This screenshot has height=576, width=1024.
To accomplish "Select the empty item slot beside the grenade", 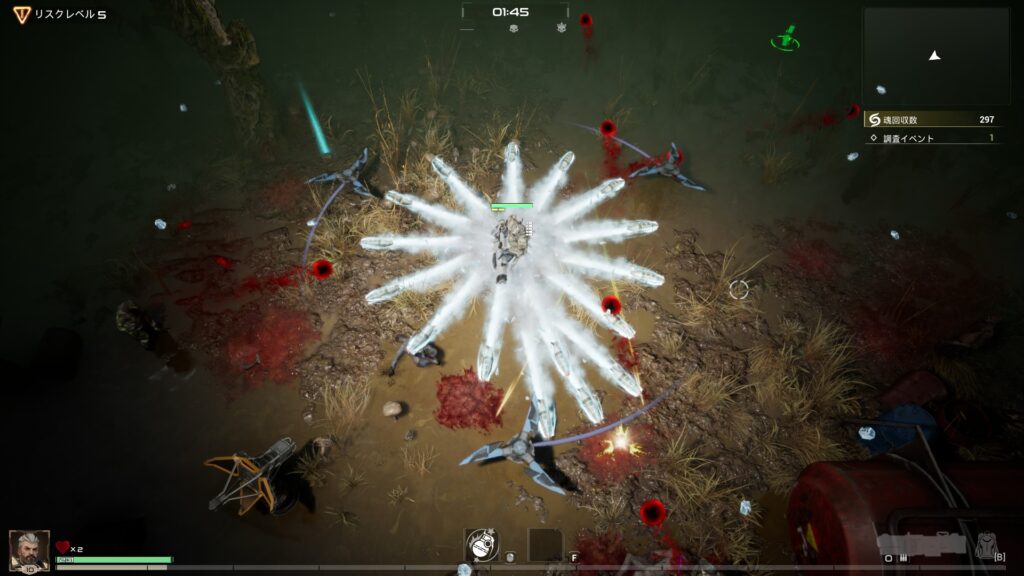I will 544,544.
